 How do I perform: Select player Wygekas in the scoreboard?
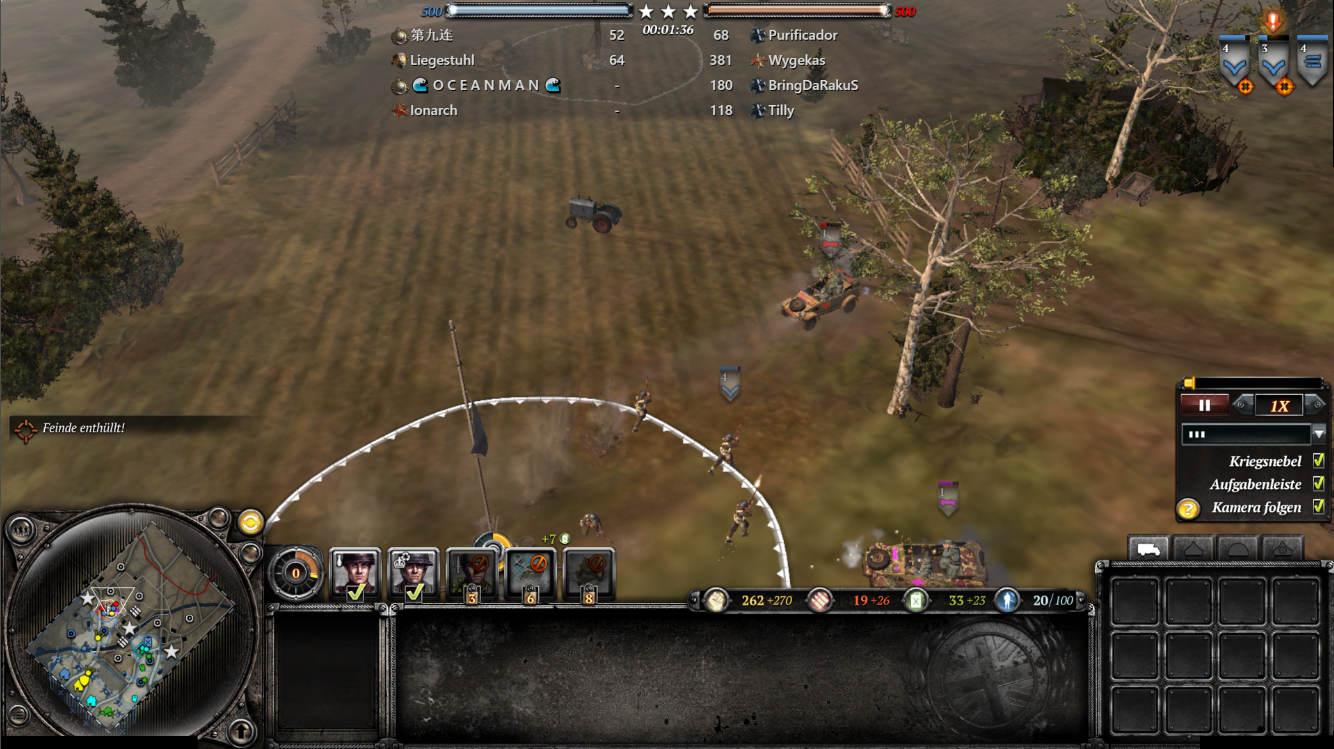coord(796,60)
